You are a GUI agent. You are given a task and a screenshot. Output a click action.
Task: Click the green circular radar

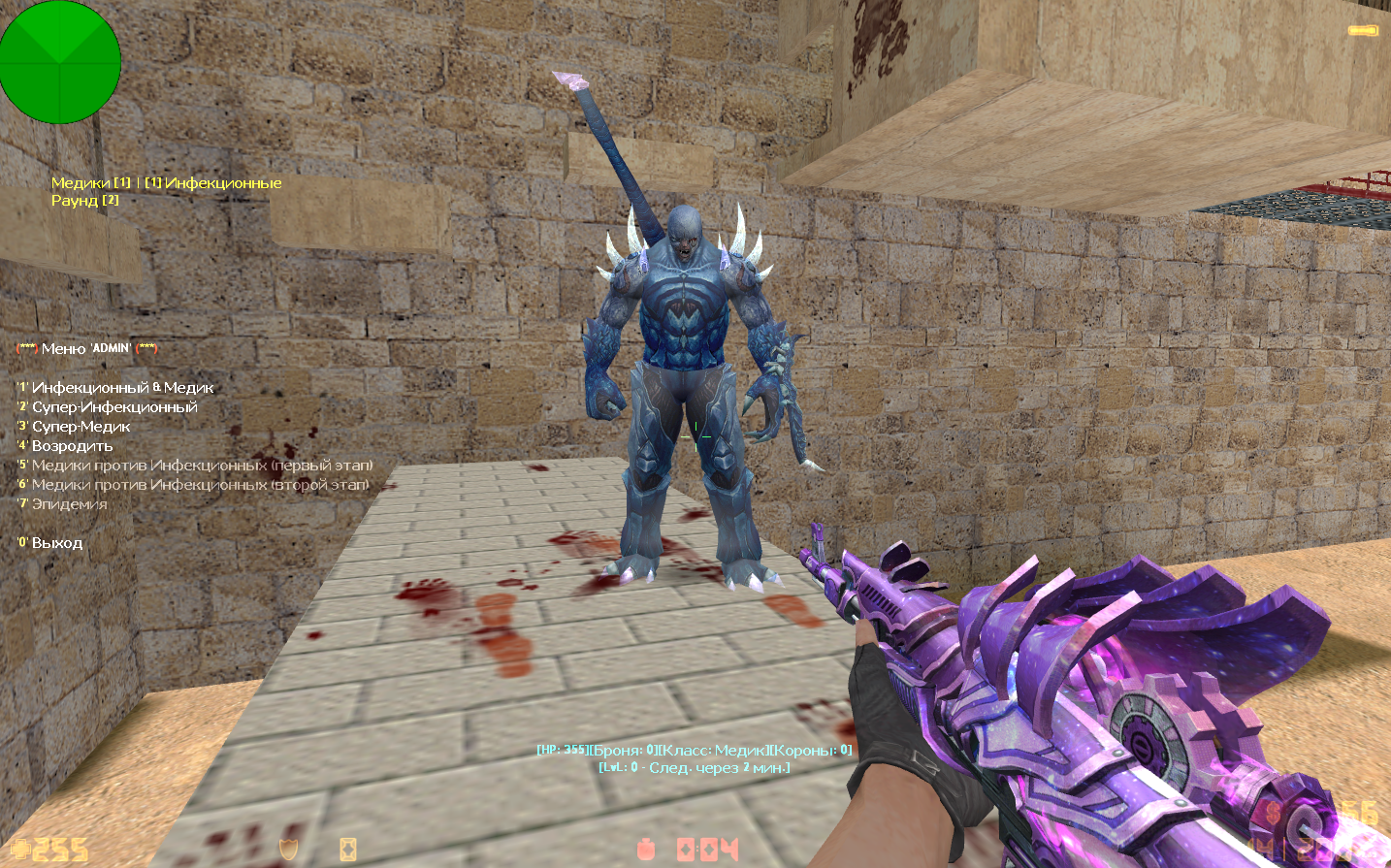(60, 62)
